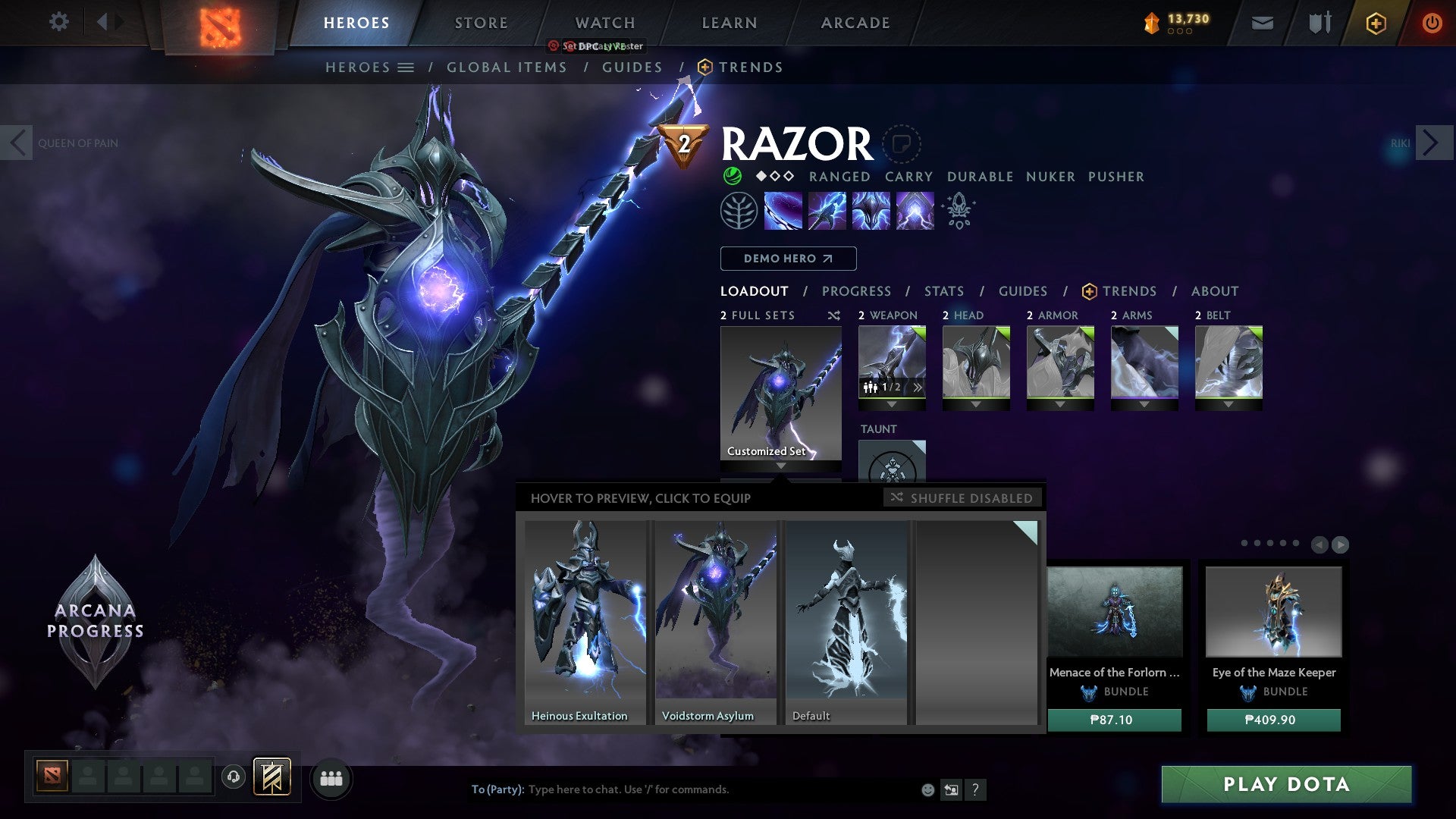This screenshot has height=819, width=1456.
Task: Choose the Voidstorm Asylum set
Action: coord(715,622)
